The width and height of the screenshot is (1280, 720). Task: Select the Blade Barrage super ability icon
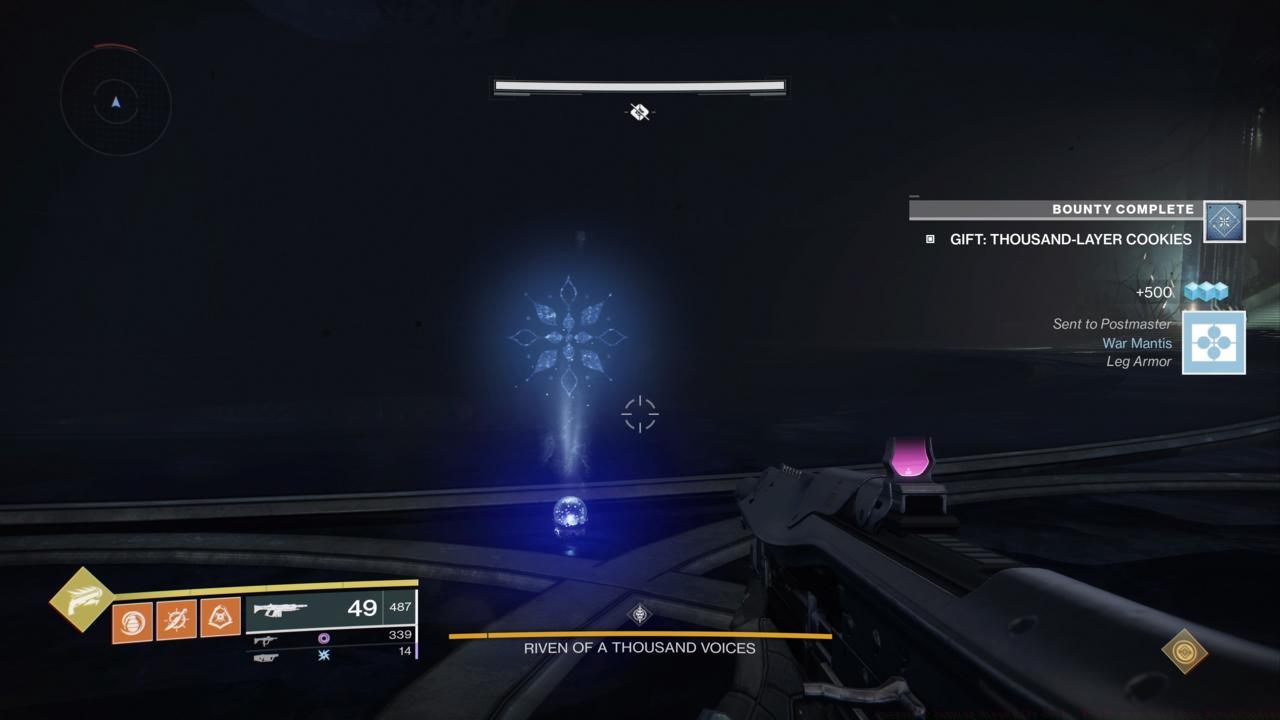click(82, 600)
